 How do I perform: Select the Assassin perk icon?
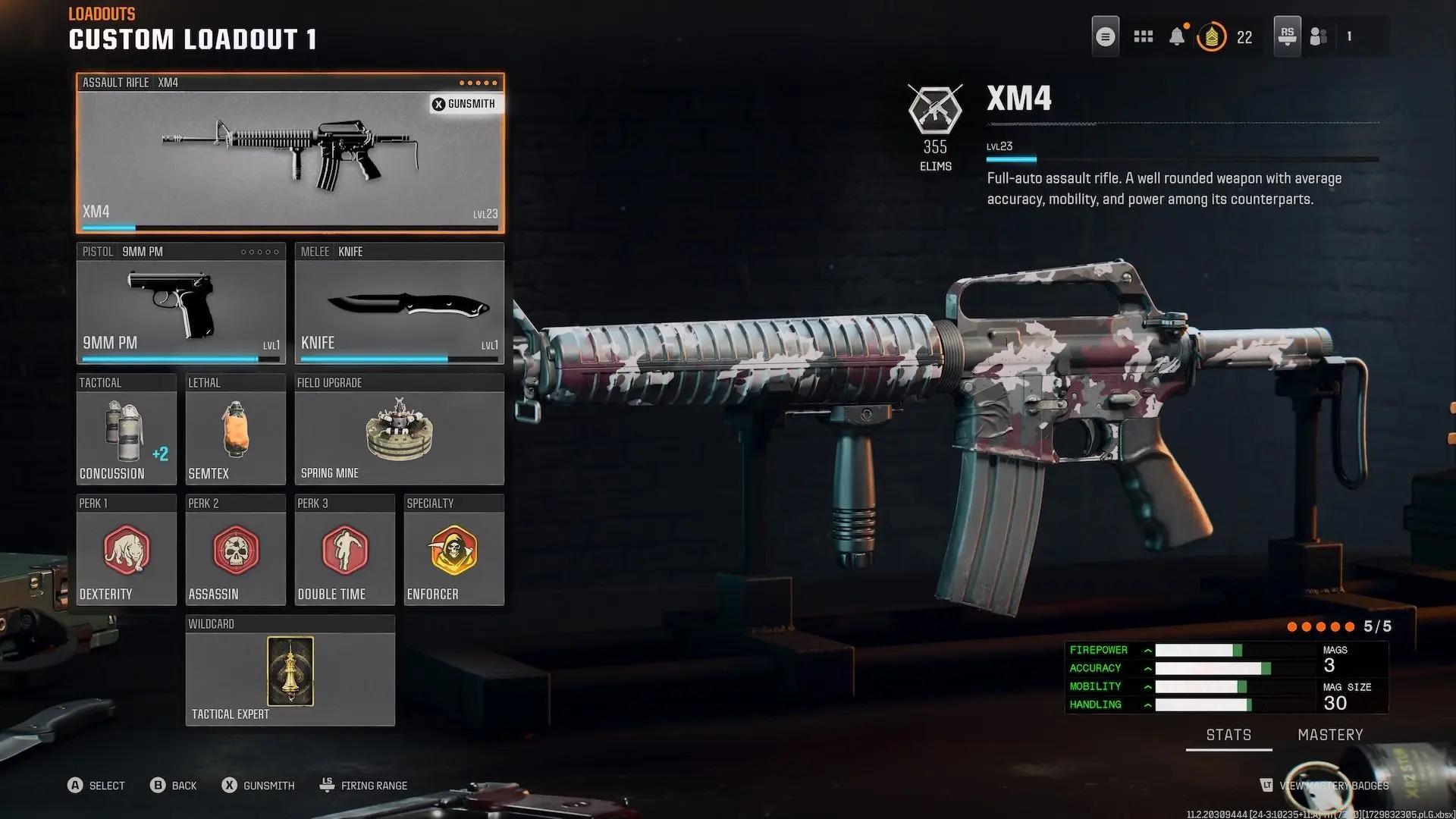(235, 551)
